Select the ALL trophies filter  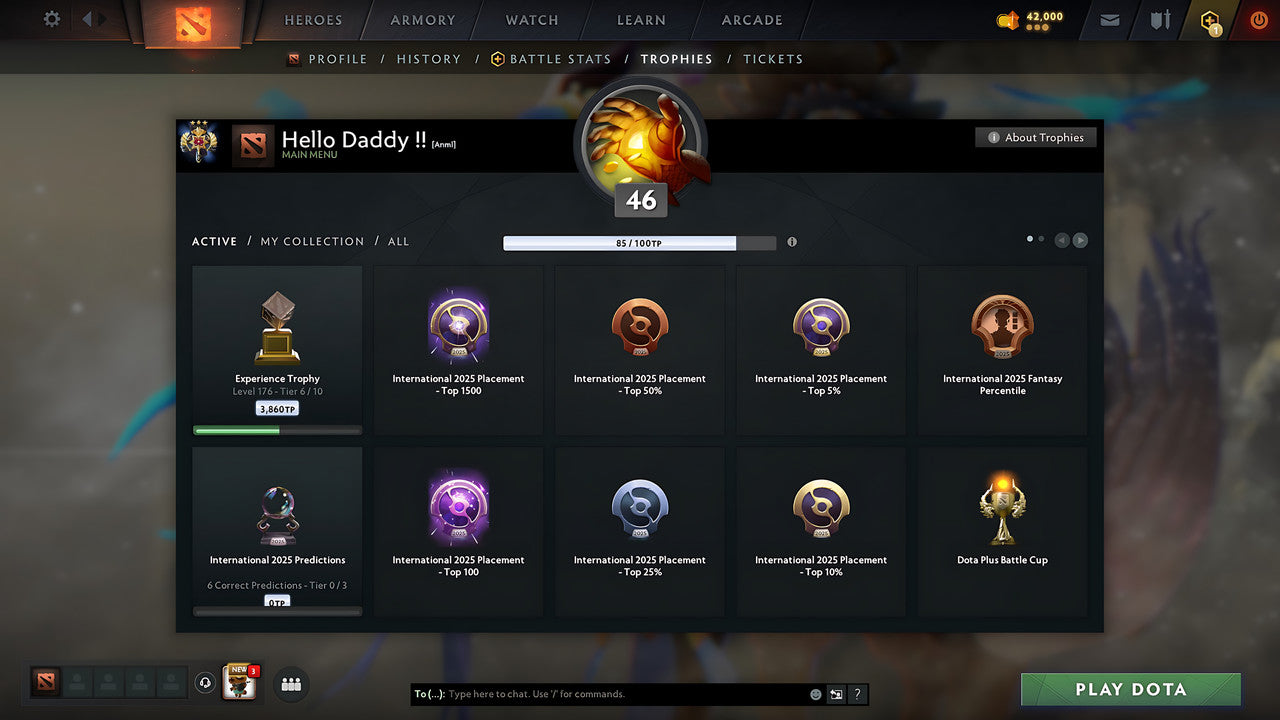click(x=398, y=241)
